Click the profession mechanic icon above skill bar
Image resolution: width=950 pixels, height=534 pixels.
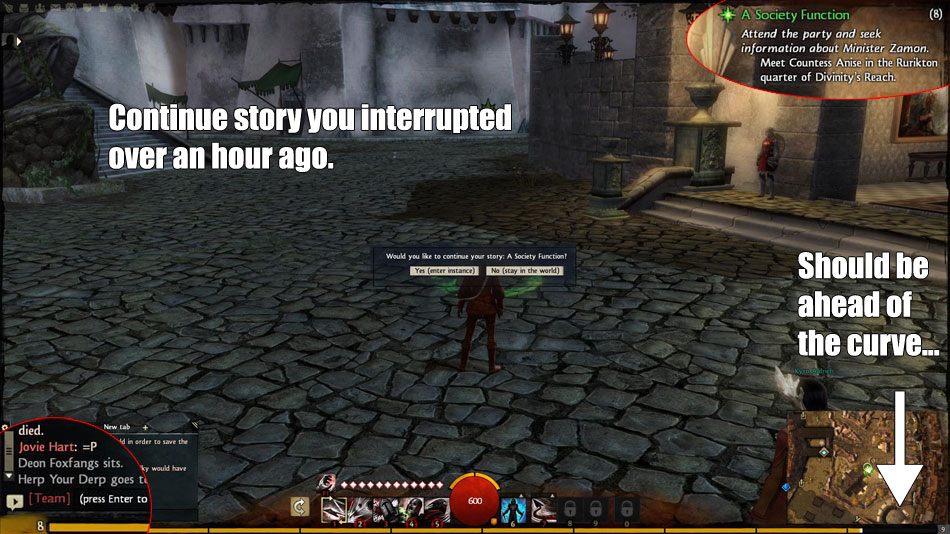[x=326, y=483]
